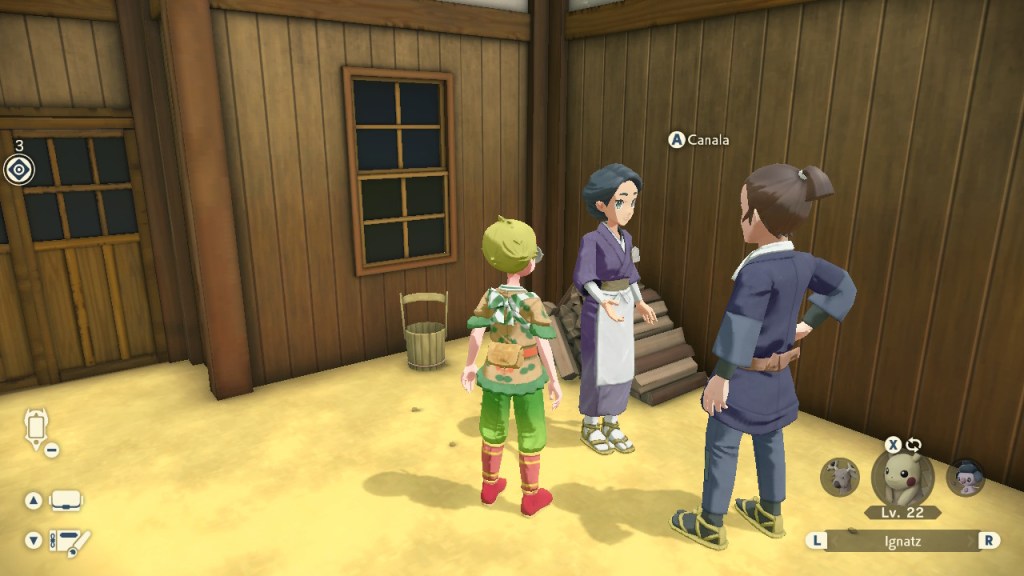Toggle the item and Pokémon swap arrows icon

tap(913, 445)
